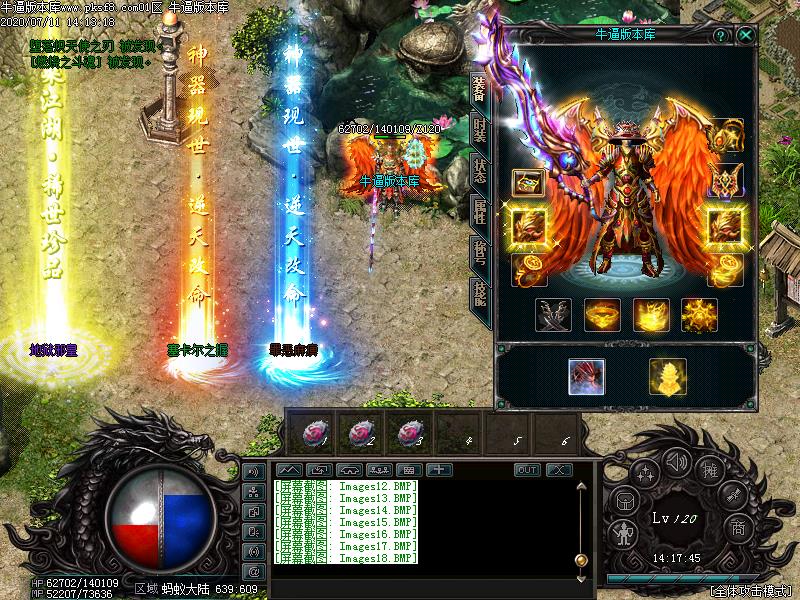Open the help question mark button
The width and height of the screenshot is (800, 600).
pos(720,35)
